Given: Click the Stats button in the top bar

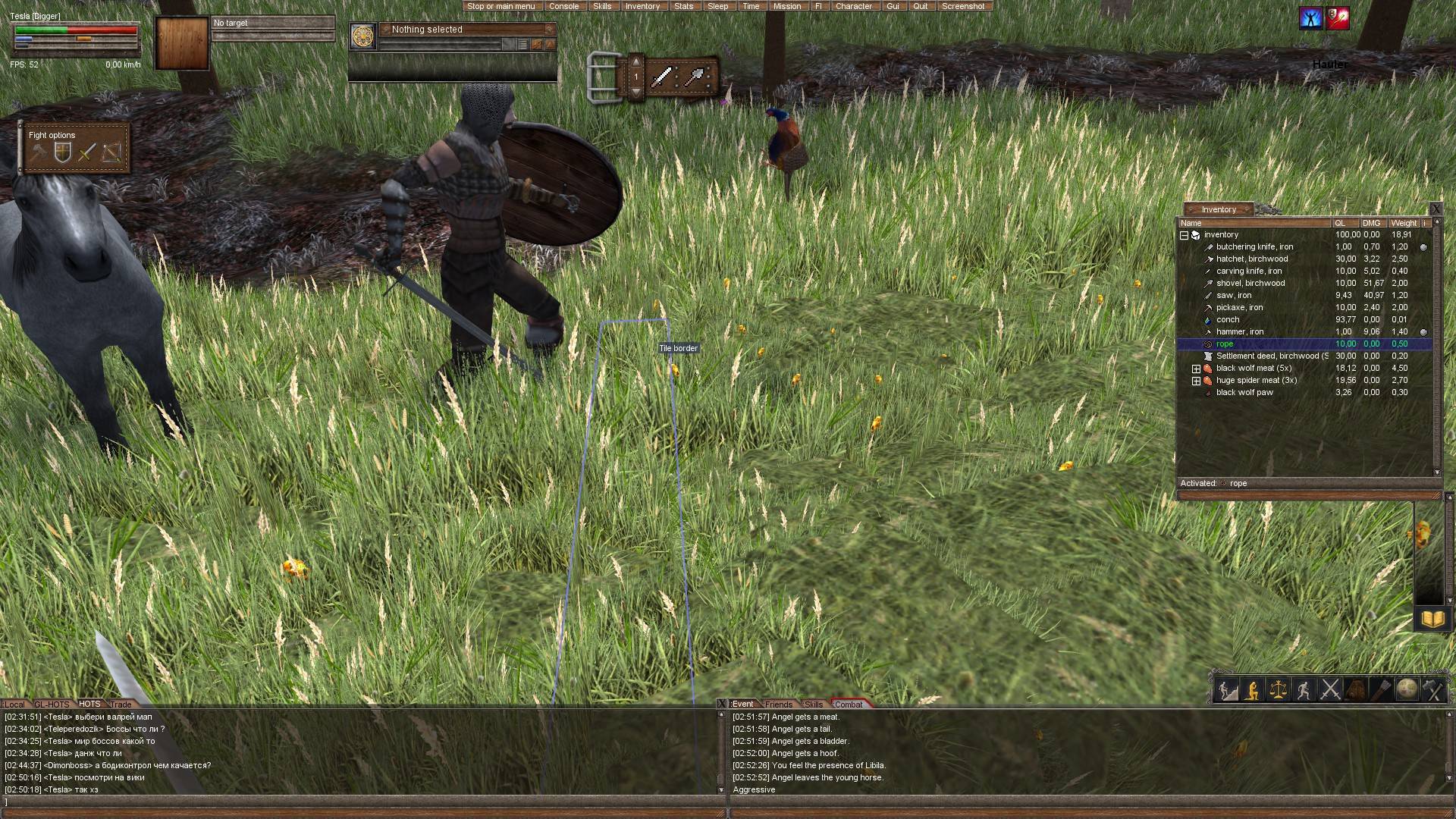Looking at the screenshot, I should [683, 6].
